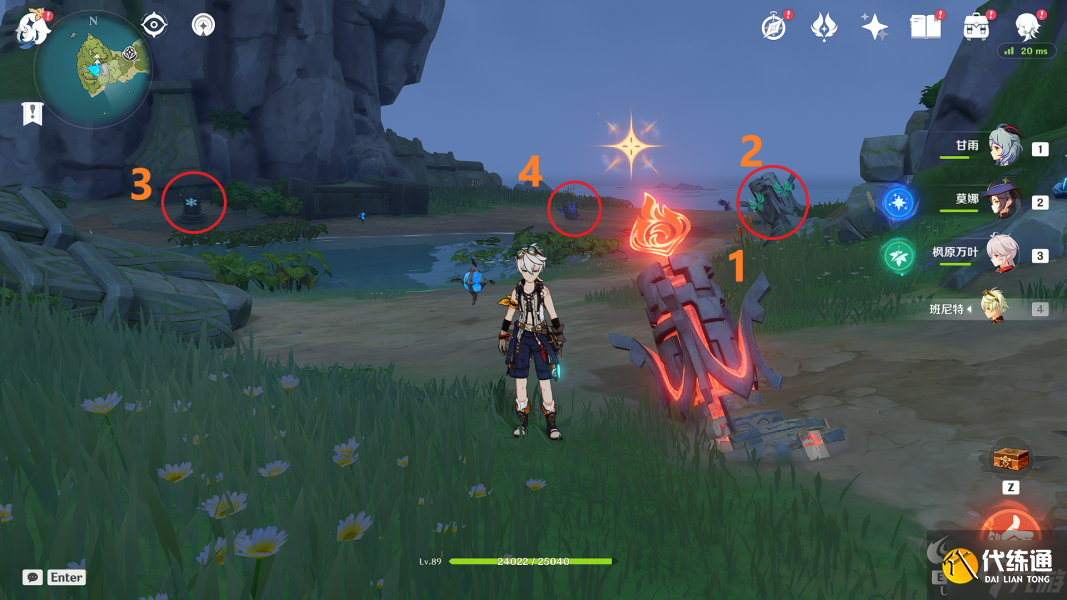The height and width of the screenshot is (600, 1067).
Task: Open the four-pointed star wish icon
Action: (x=875, y=27)
